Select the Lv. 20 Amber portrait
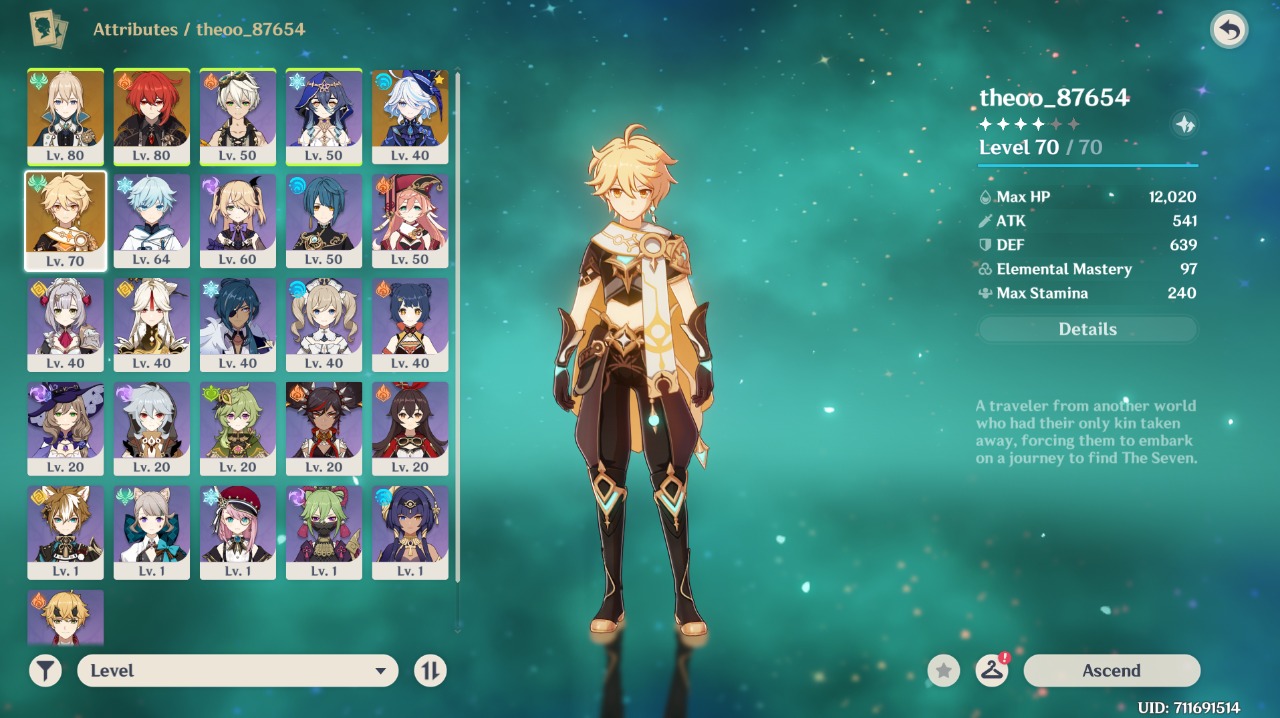Screen dimensions: 1280x718 410,427
